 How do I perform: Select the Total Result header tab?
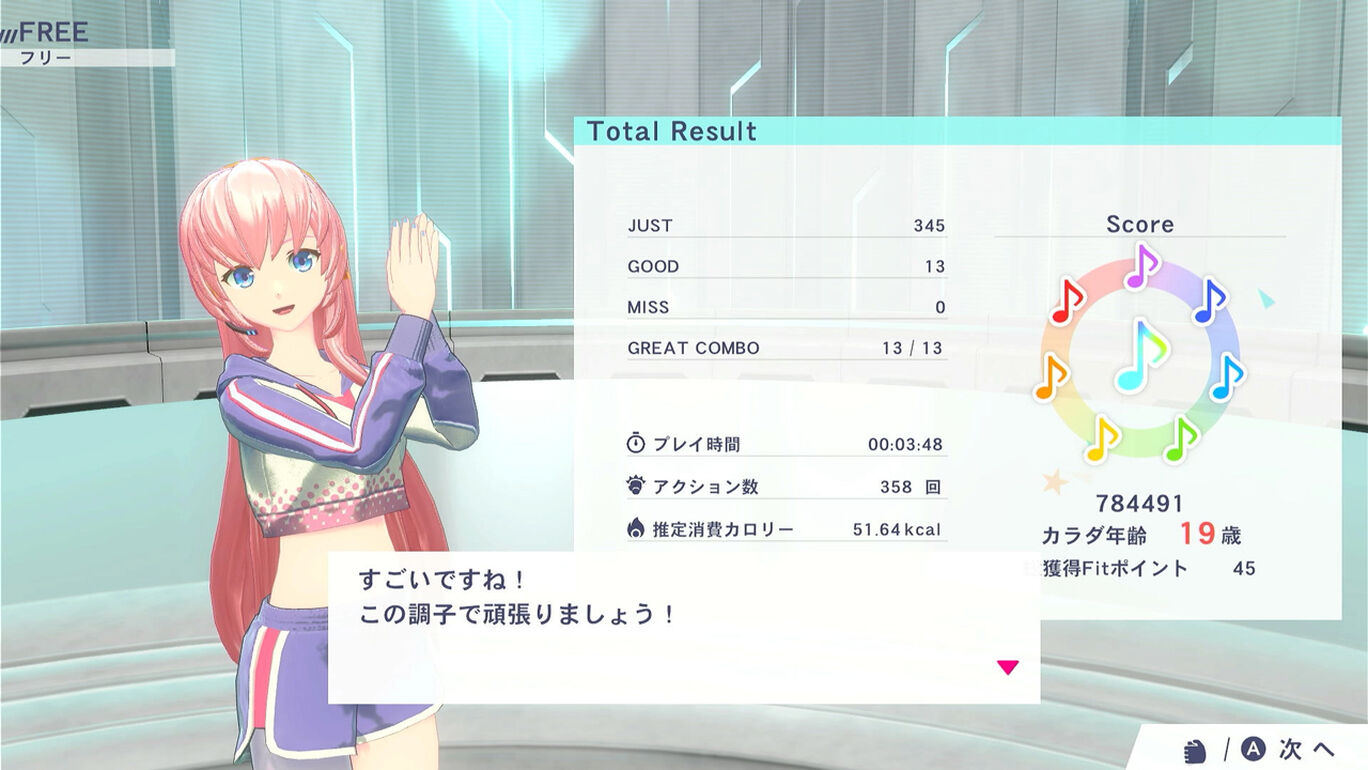coord(673,131)
